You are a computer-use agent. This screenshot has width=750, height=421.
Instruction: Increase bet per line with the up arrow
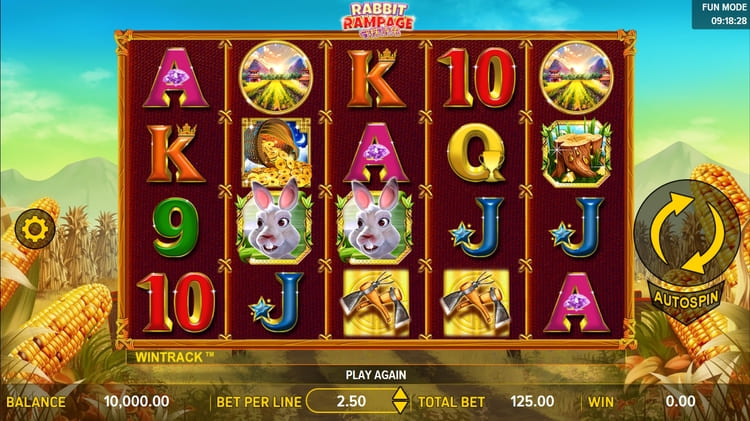pos(400,394)
